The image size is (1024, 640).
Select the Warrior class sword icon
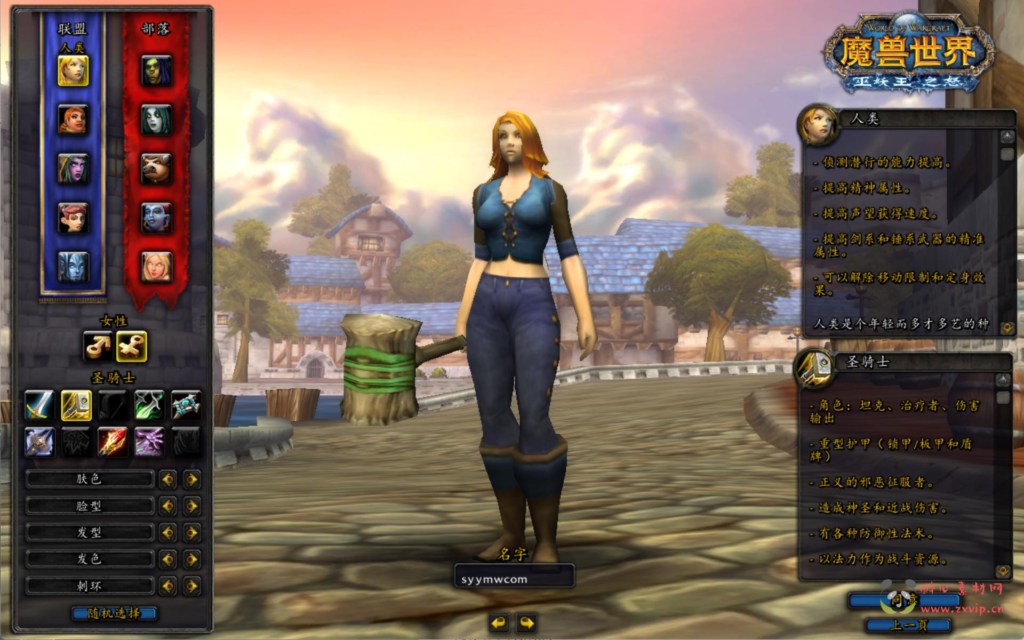click(39, 404)
